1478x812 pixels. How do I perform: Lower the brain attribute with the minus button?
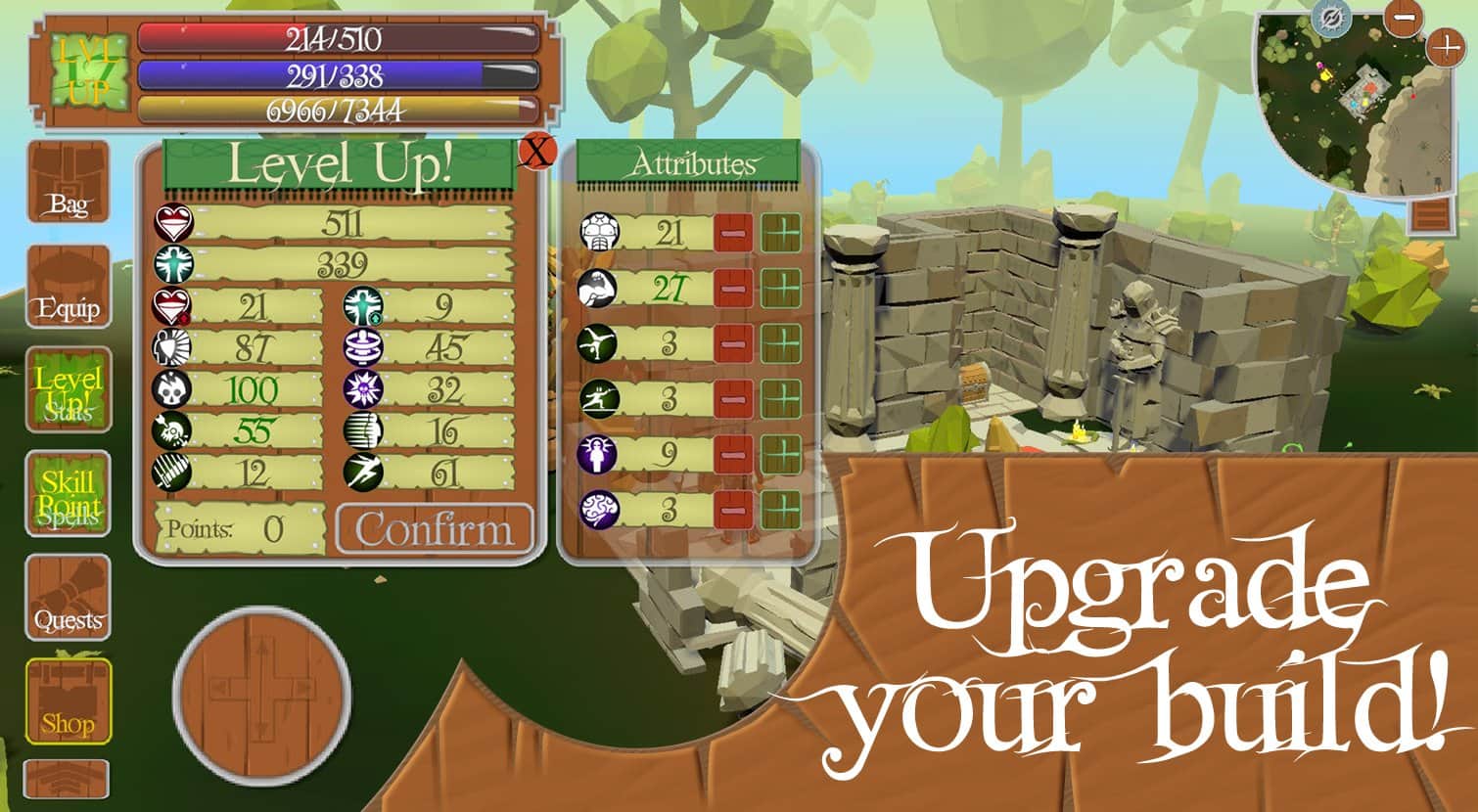click(732, 509)
